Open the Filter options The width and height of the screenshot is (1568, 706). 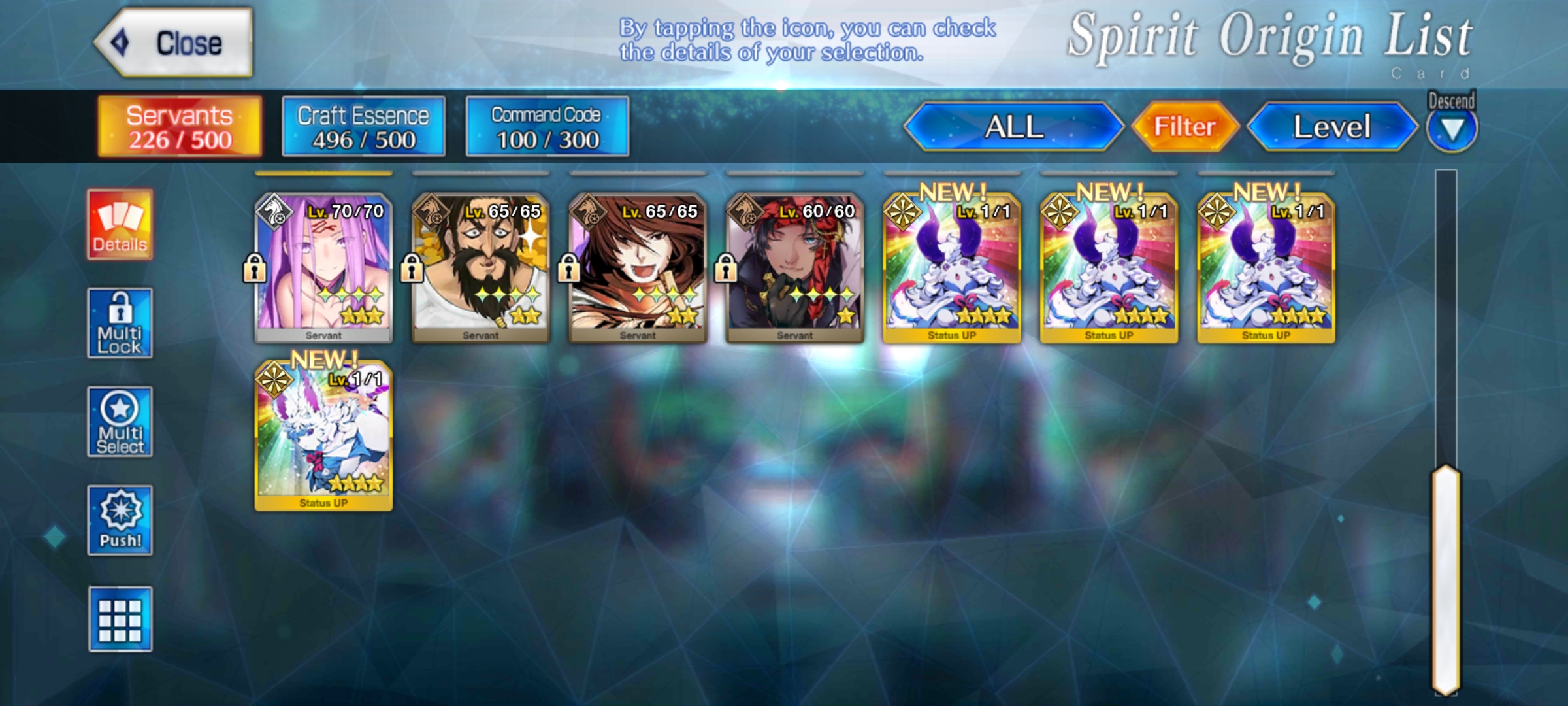coord(1184,127)
